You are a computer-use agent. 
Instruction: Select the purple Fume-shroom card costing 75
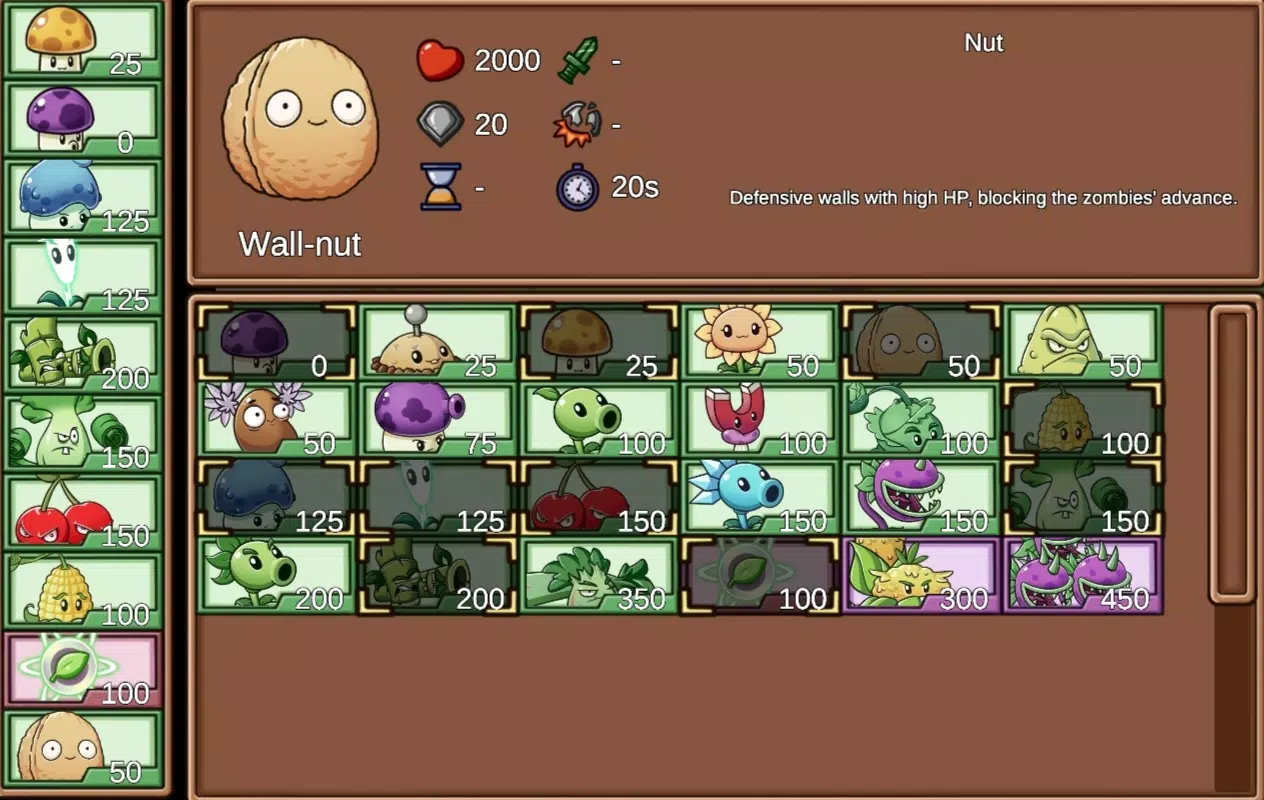437,420
